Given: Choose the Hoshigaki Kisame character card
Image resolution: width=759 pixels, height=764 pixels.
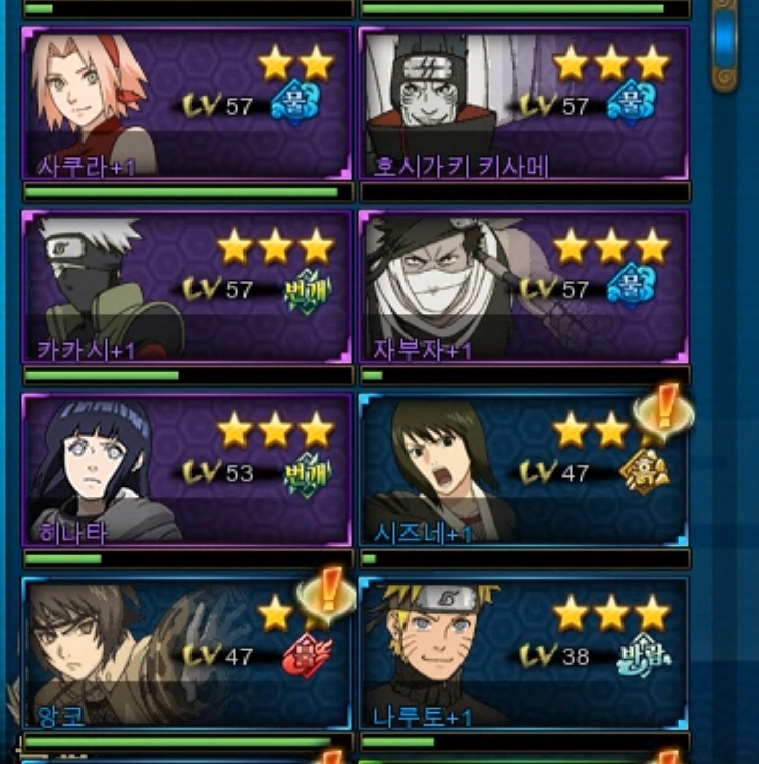Looking at the screenshot, I should (524, 103).
